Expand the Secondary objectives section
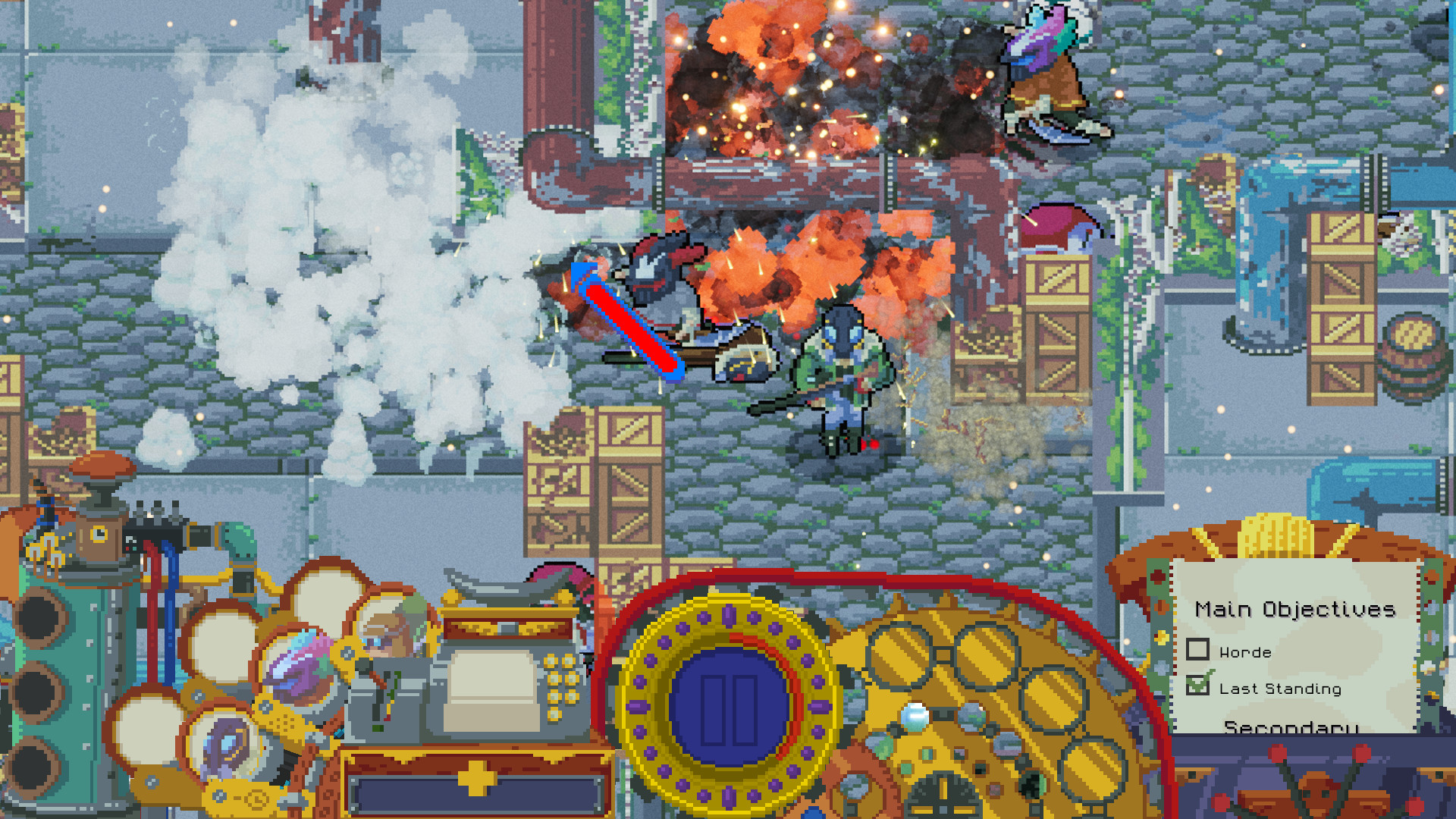Image resolution: width=1456 pixels, height=819 pixels. 1291,726
